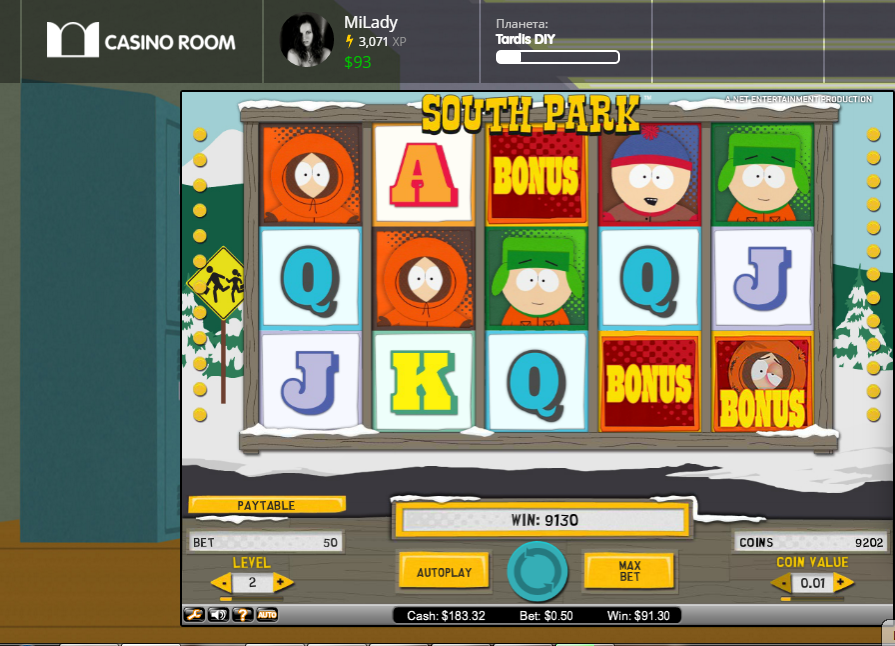The height and width of the screenshot is (646, 895).
Task: Adjust the Coin Value slider bar
Action: [x=812, y=598]
